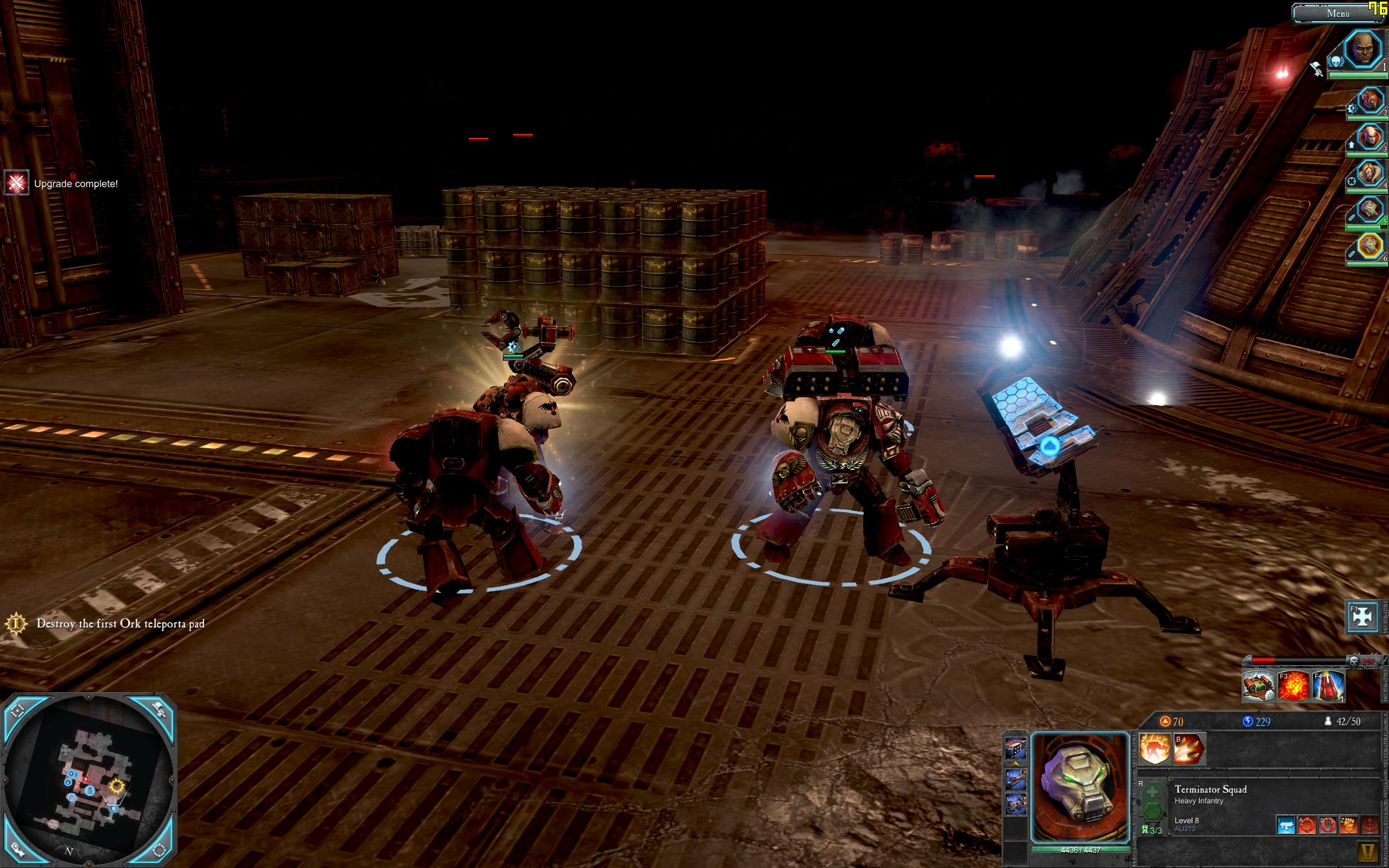Select the bald marine squad 3 portrait
1389x868 pixels.
(1370, 138)
